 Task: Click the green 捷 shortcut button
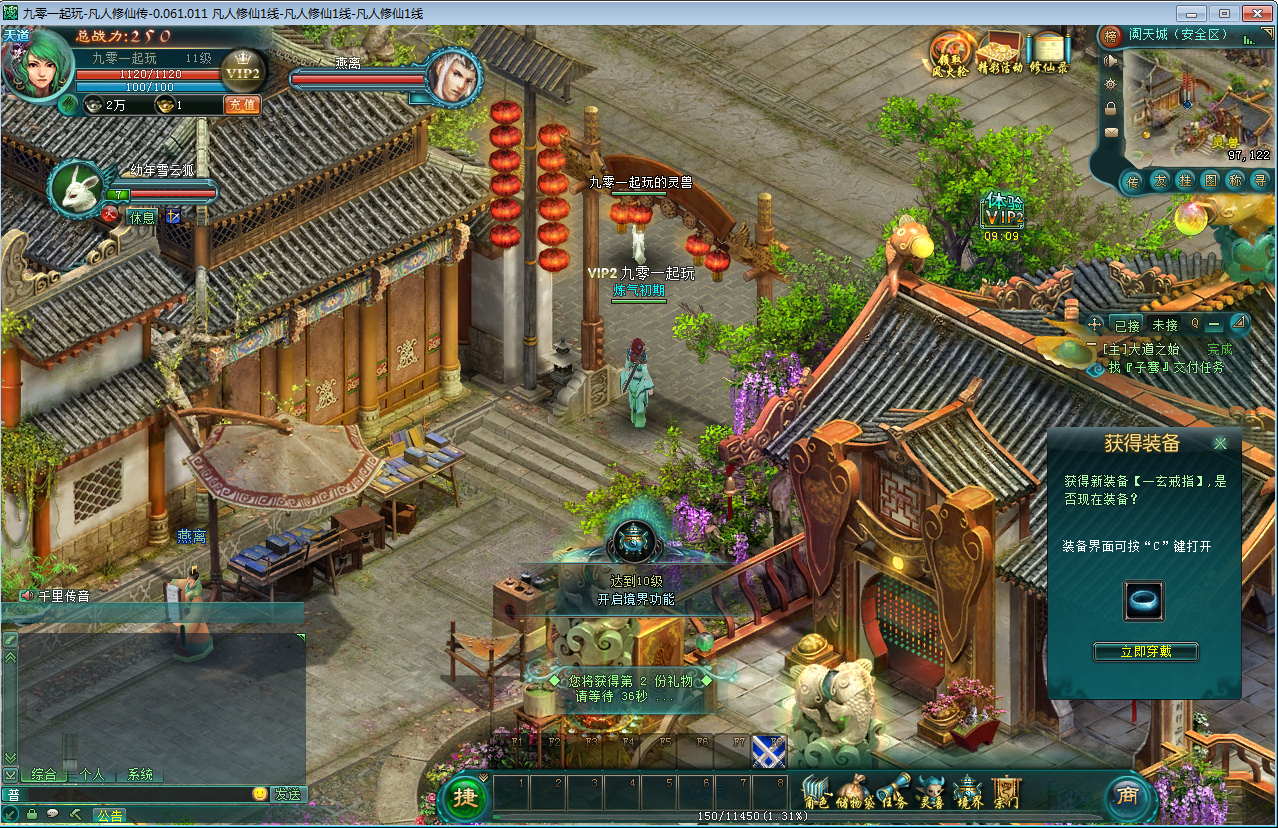click(465, 797)
